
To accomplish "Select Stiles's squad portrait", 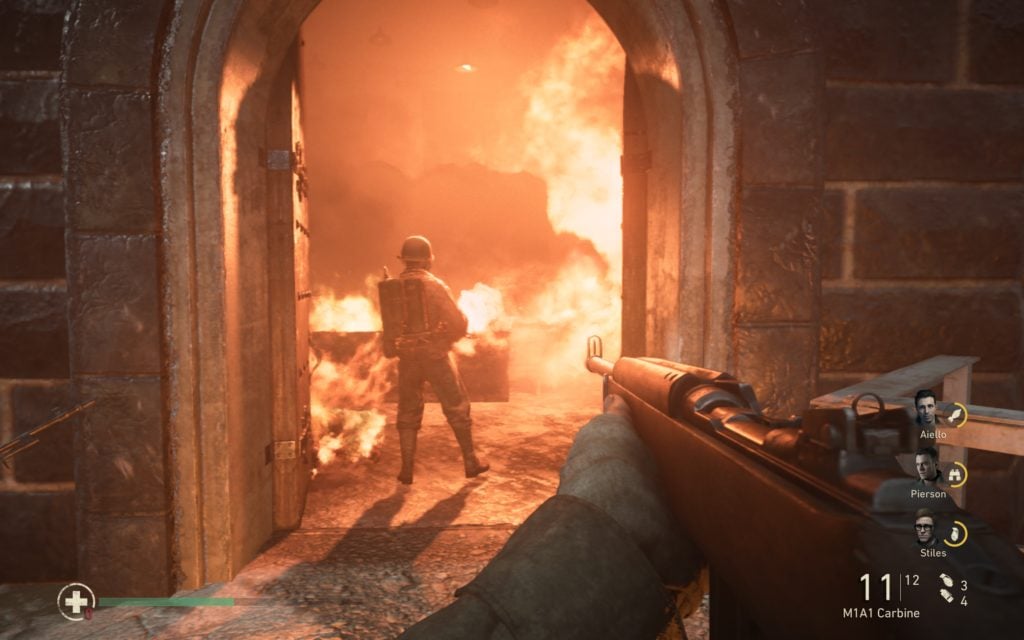I will tap(925, 527).
